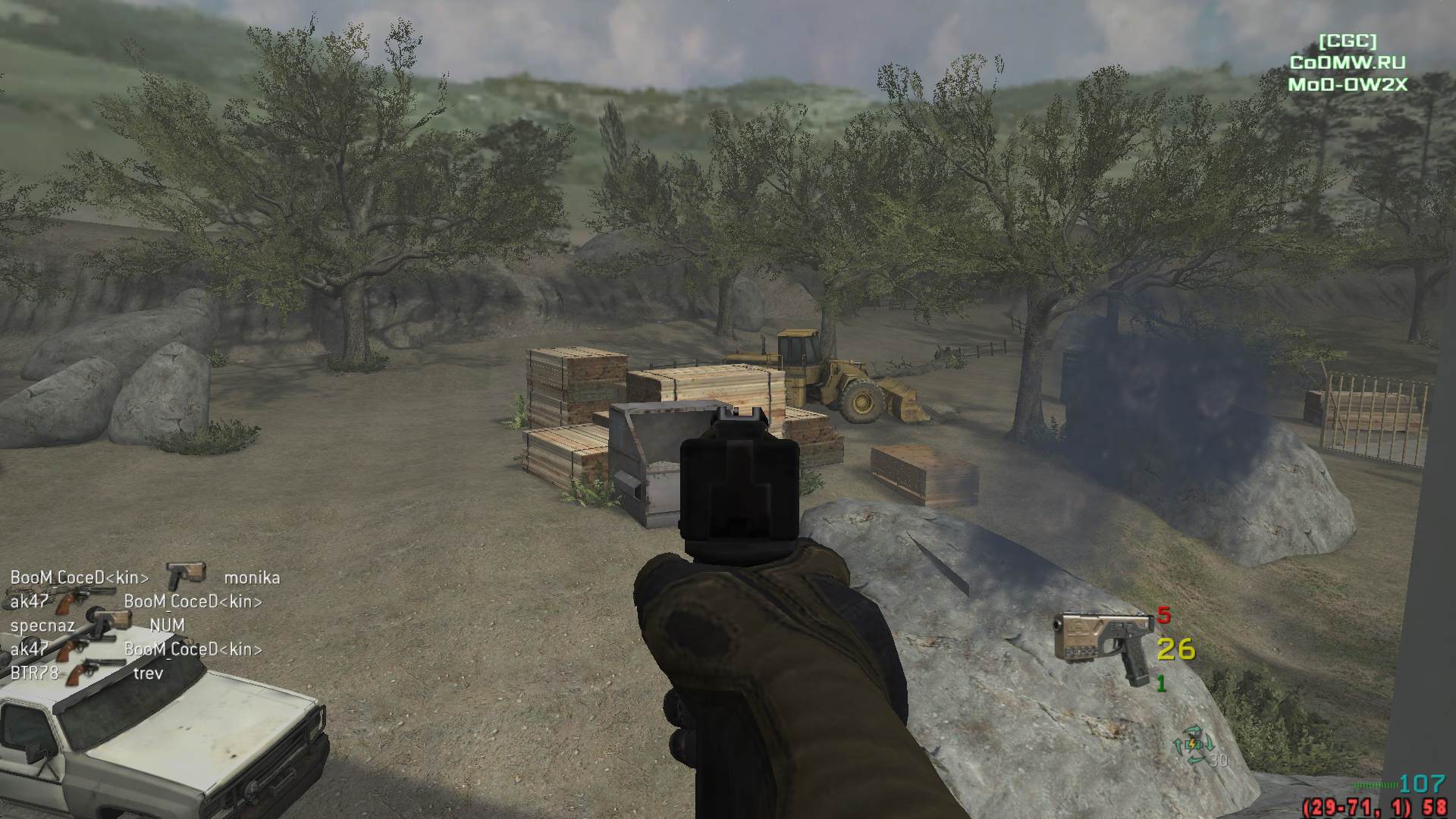Click the specnaz killed NUM feed row
Image resolution: width=1456 pixels, height=819 pixels.
coord(97,625)
